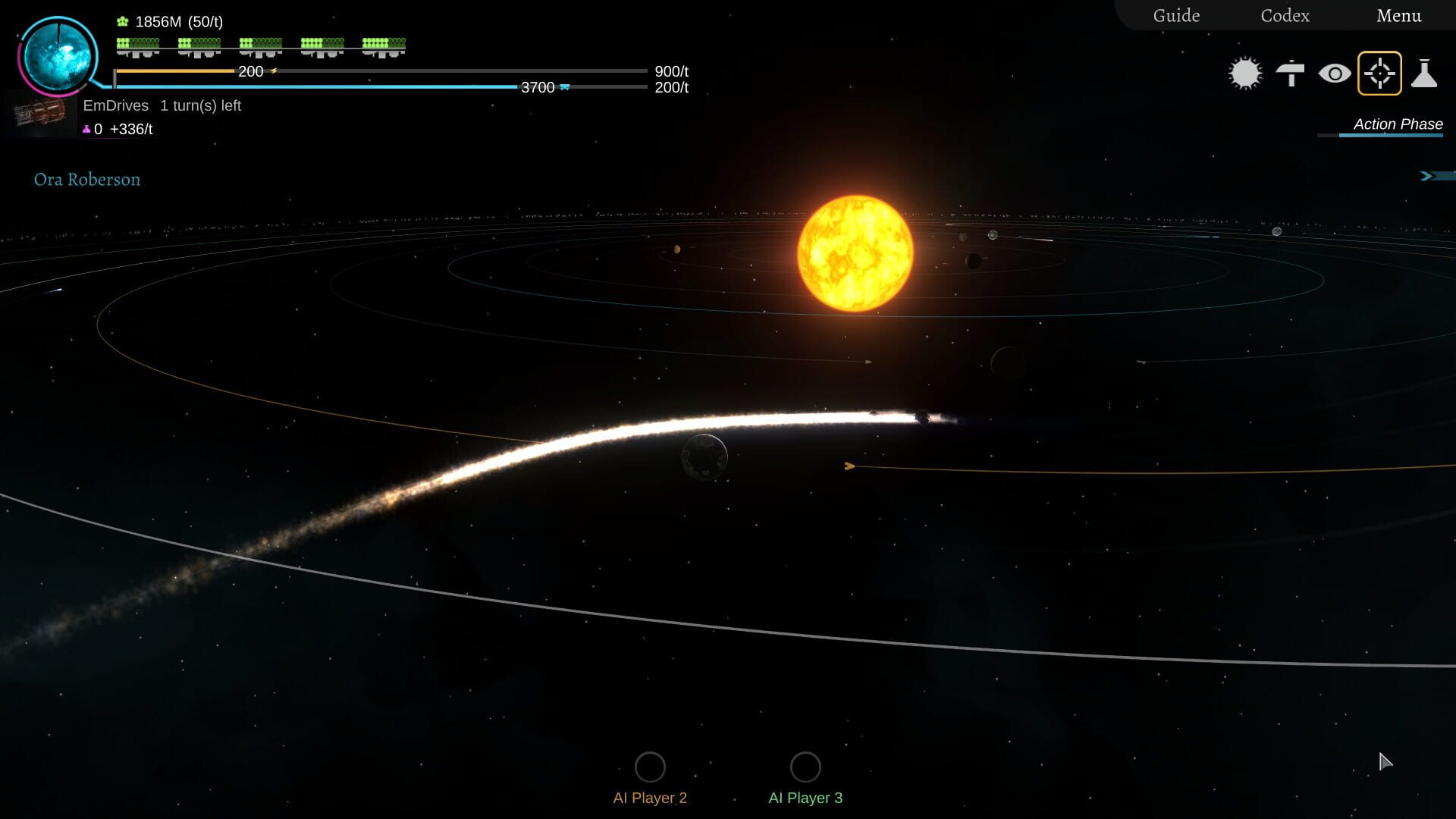Open the research flask panel

coord(1424,73)
